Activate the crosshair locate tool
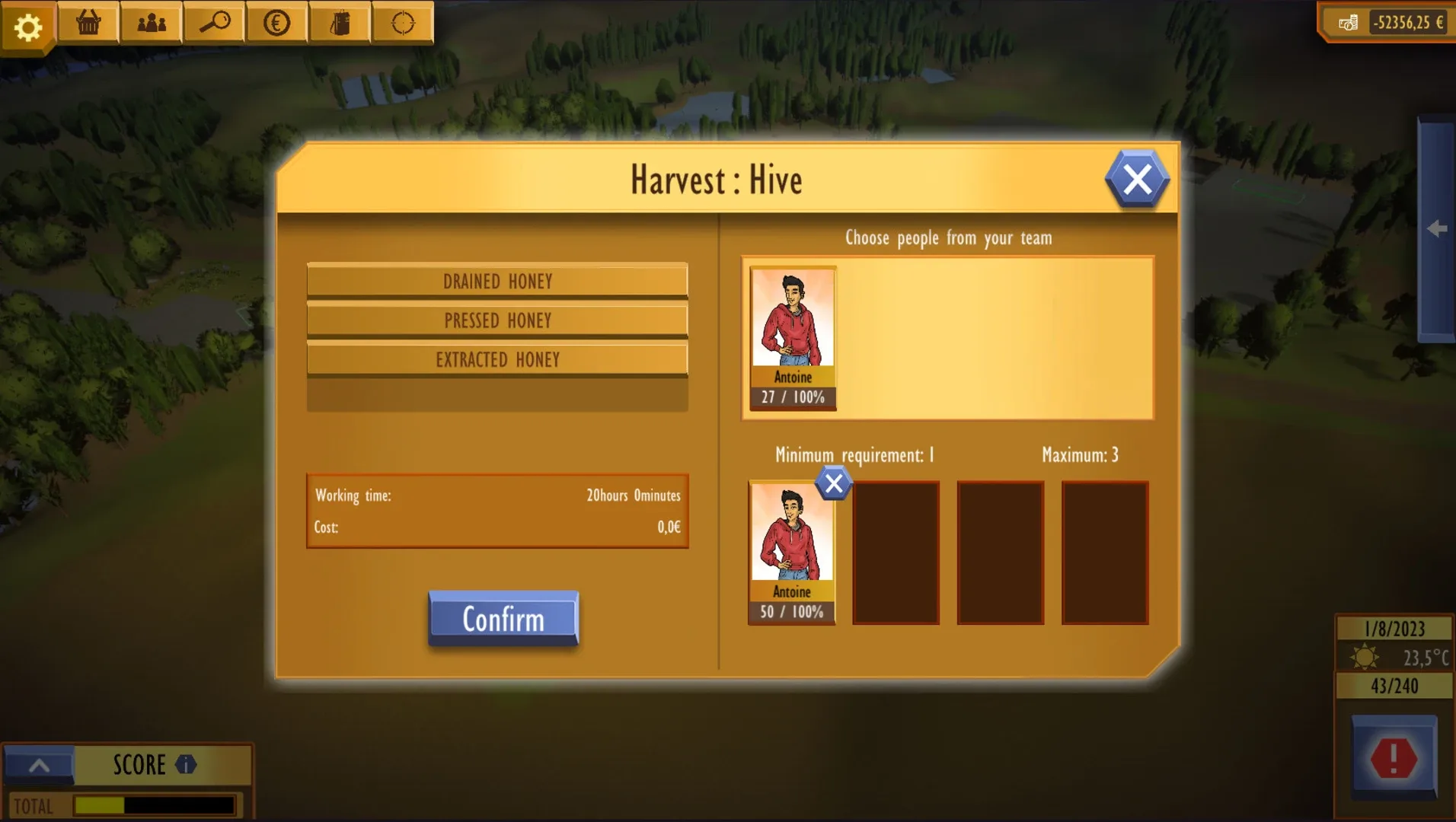1456x822 pixels. coord(402,23)
